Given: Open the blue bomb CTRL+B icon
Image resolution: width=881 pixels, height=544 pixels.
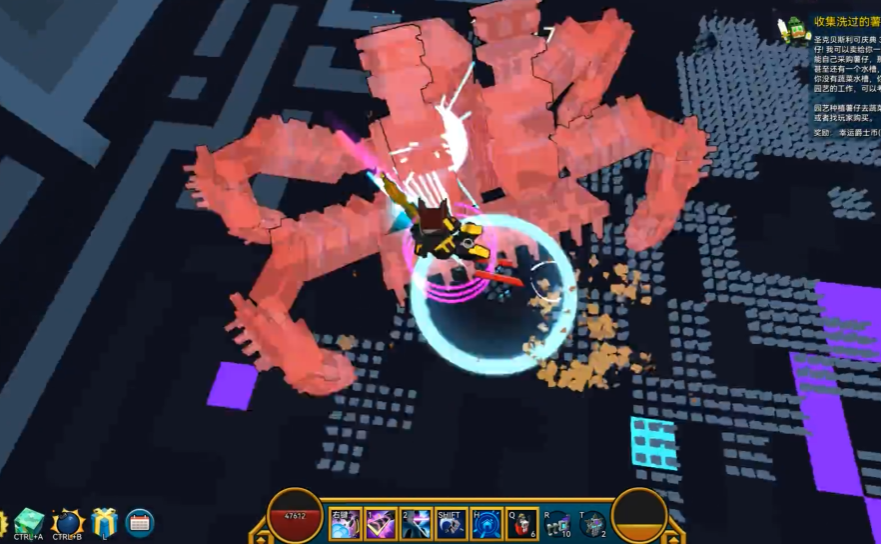Looking at the screenshot, I should click(x=67, y=522).
